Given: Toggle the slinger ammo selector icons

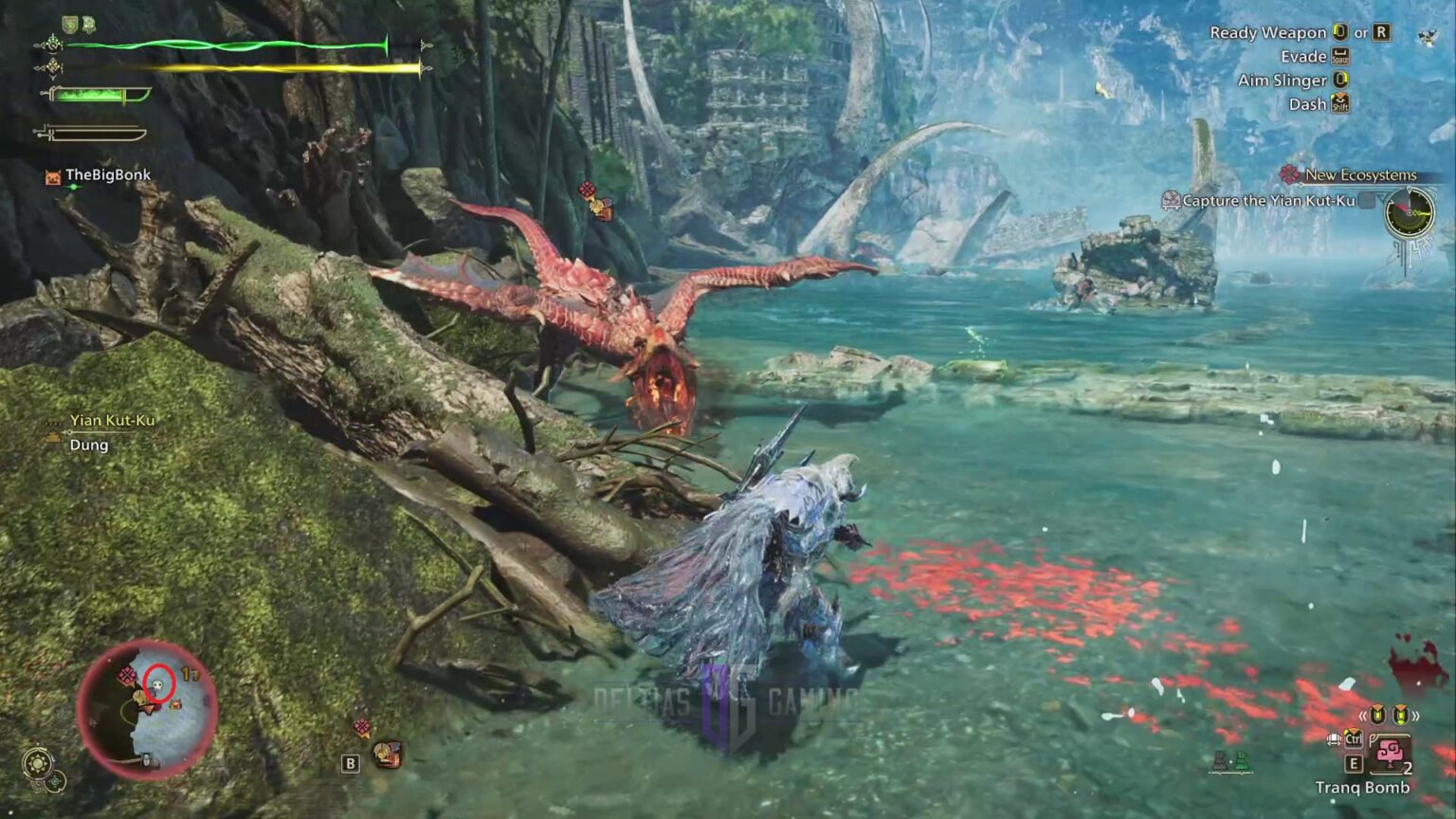Looking at the screenshot, I should pos(1390,716).
